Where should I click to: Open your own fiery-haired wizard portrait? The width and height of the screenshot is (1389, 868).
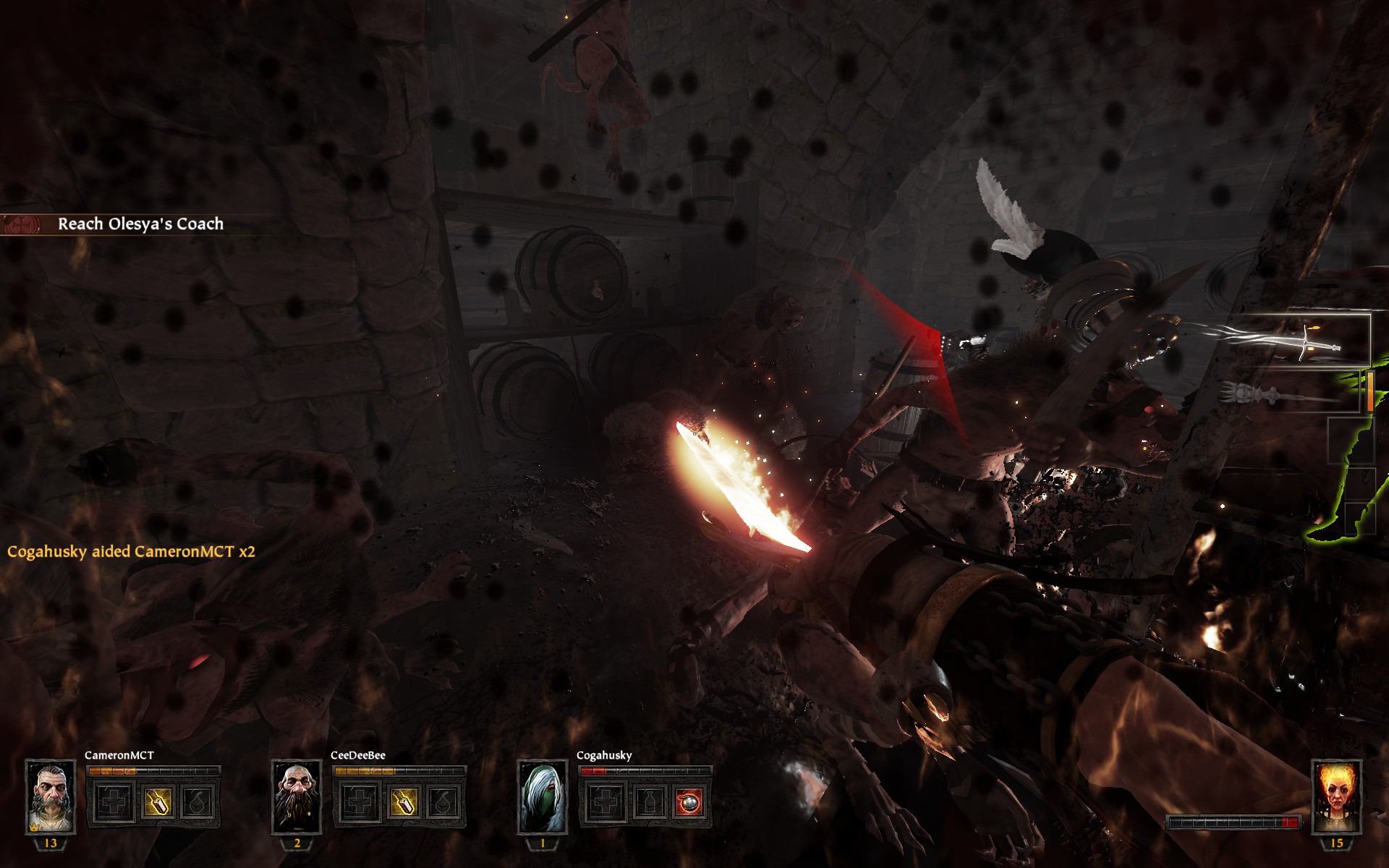tap(1336, 797)
